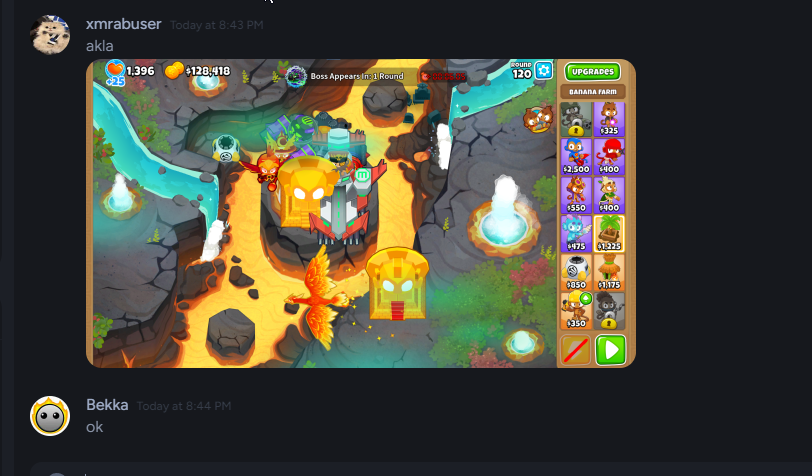This screenshot has height=476, width=812.
Task: Select the blue $475 tower
Action: point(575,233)
